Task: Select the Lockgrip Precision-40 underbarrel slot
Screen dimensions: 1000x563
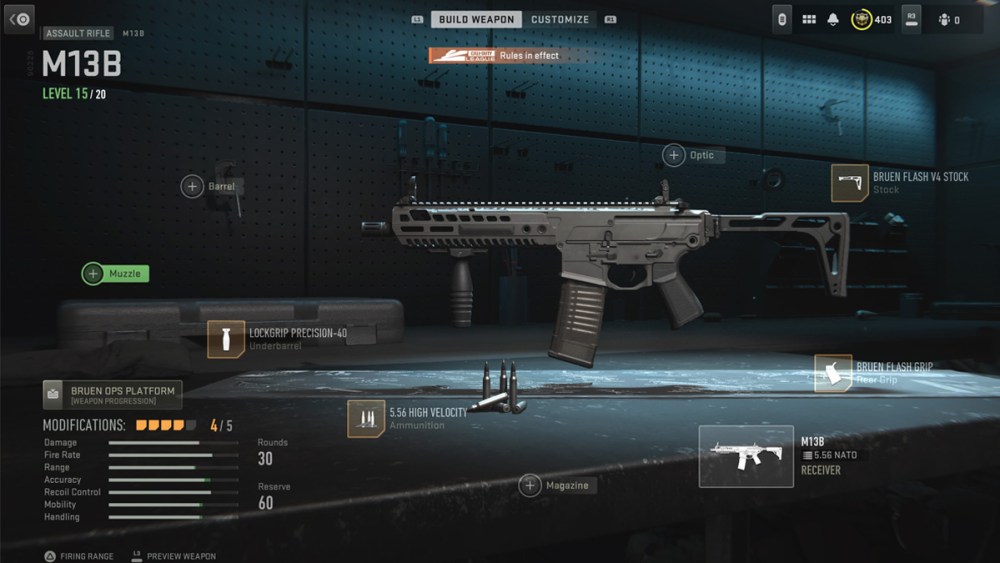Action: [226, 339]
